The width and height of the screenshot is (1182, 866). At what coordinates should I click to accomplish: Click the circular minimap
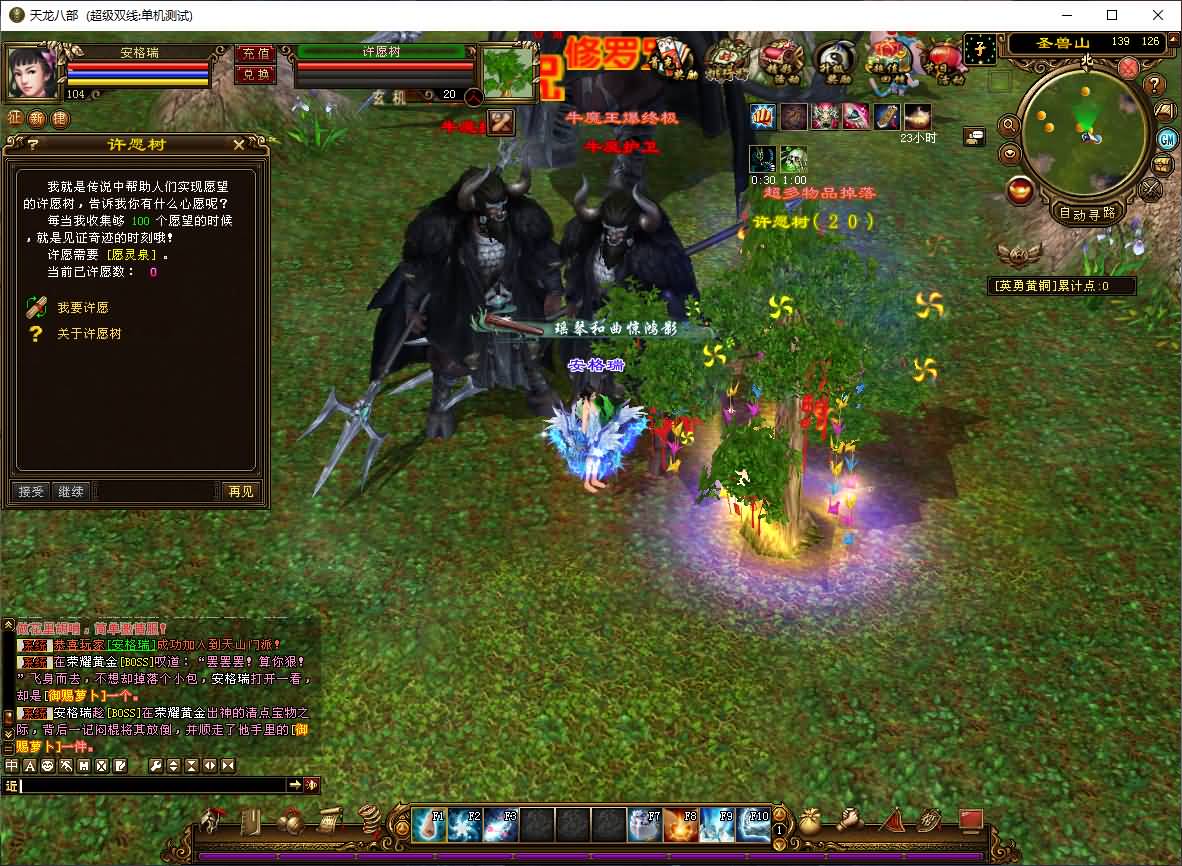coord(1083,133)
